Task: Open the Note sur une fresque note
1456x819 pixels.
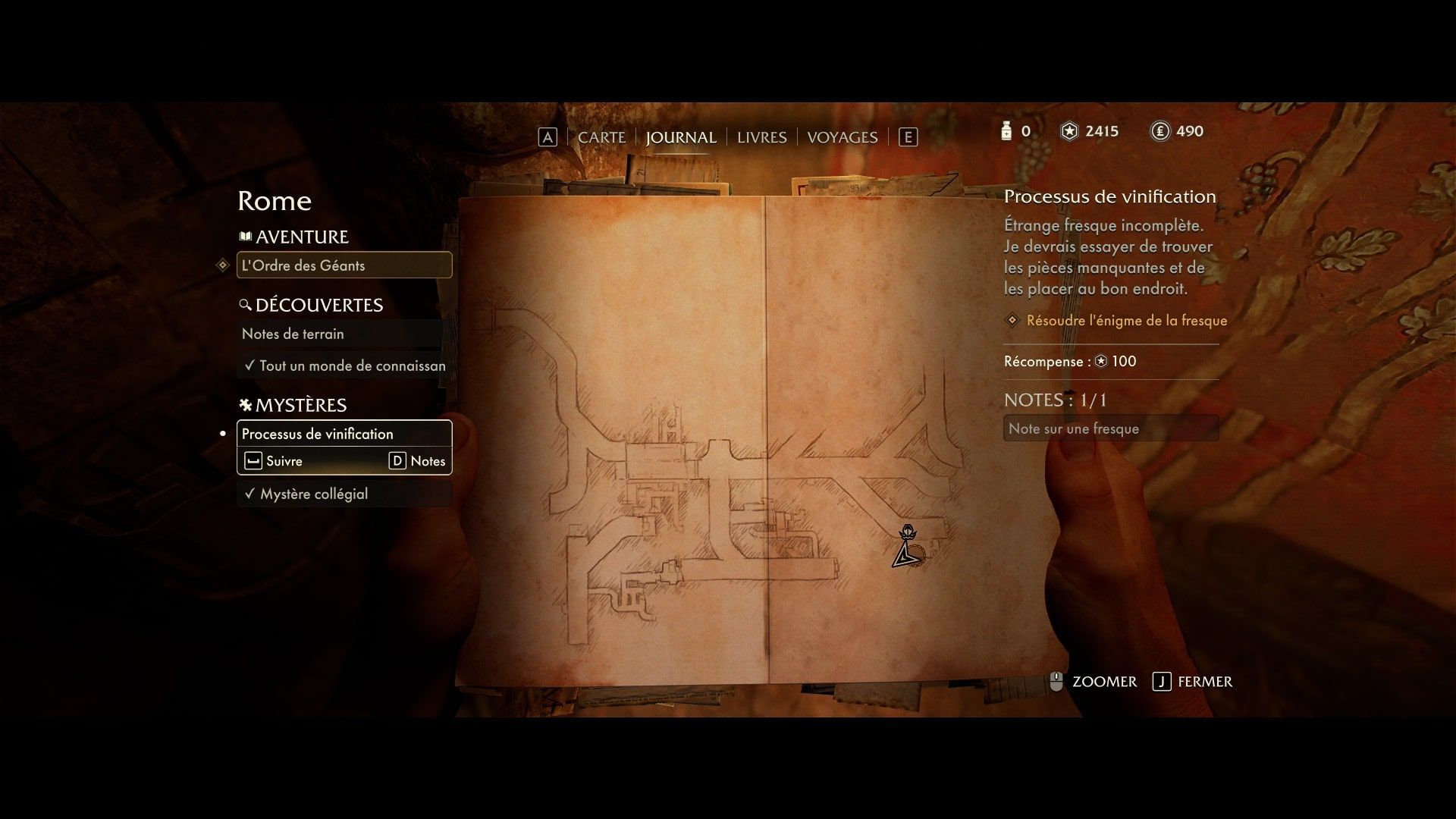Action: click(x=1110, y=428)
